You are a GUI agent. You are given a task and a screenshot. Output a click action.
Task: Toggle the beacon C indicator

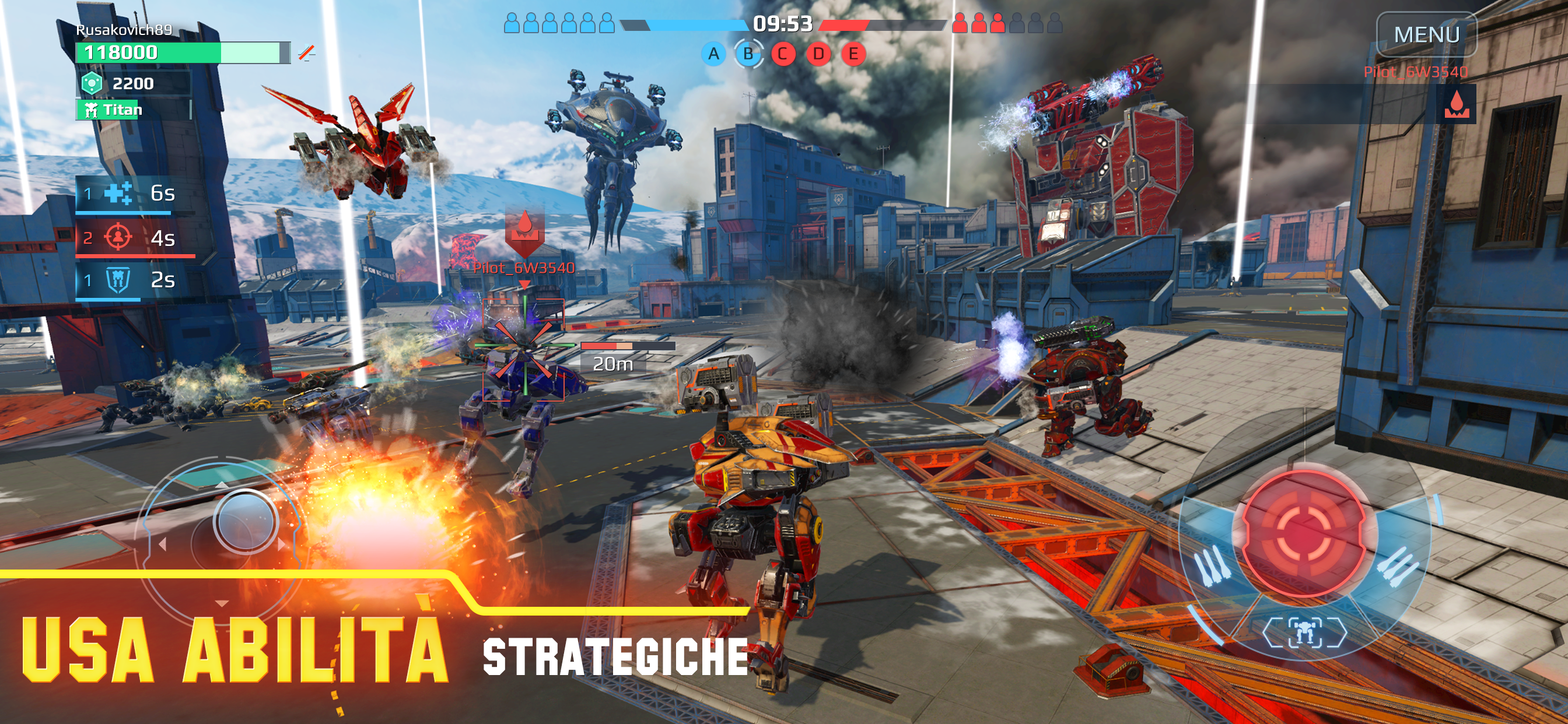(784, 54)
